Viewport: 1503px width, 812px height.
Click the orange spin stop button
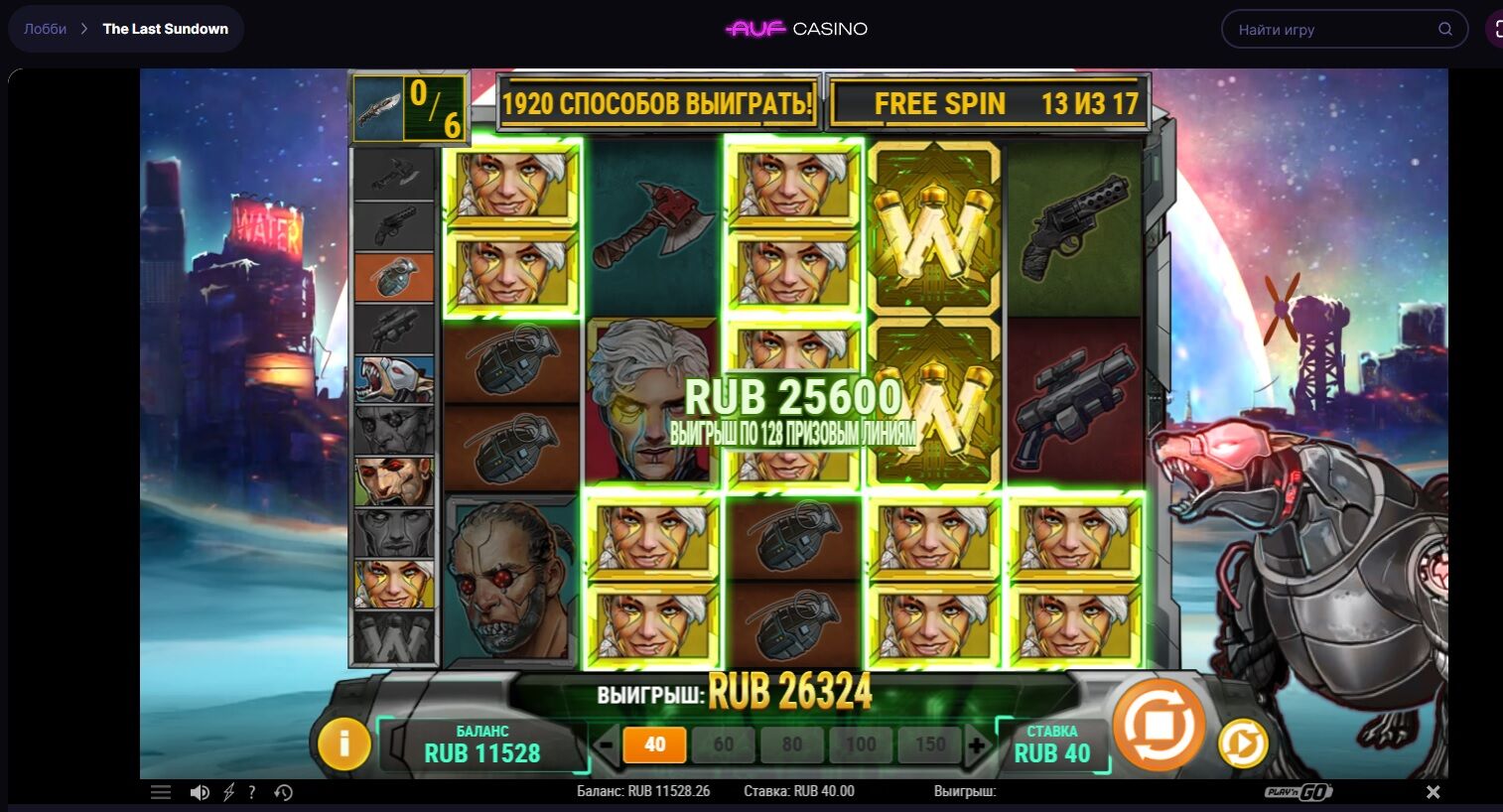click(x=1159, y=726)
